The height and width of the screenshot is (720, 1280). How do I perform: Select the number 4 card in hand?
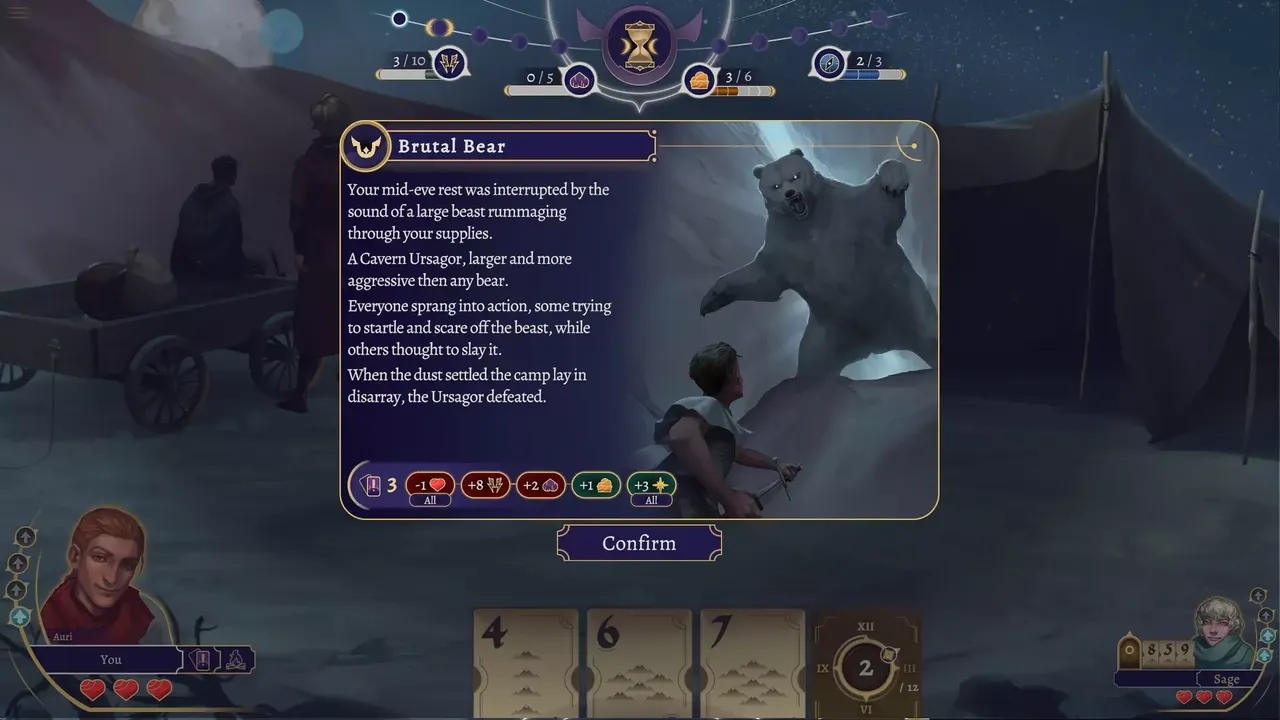(526, 660)
